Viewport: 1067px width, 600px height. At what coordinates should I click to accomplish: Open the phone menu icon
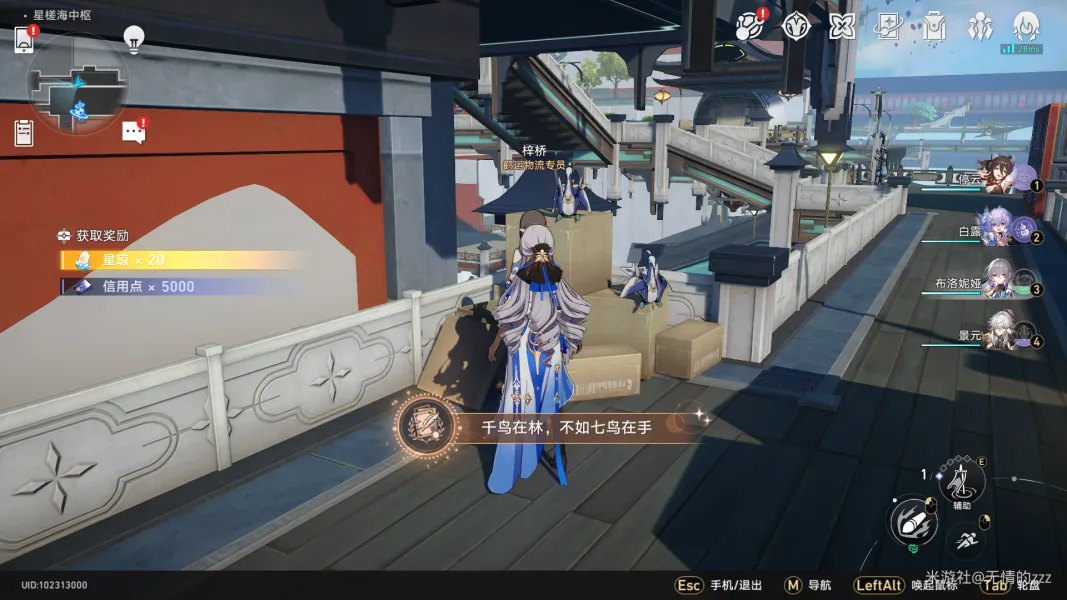click(x=24, y=40)
